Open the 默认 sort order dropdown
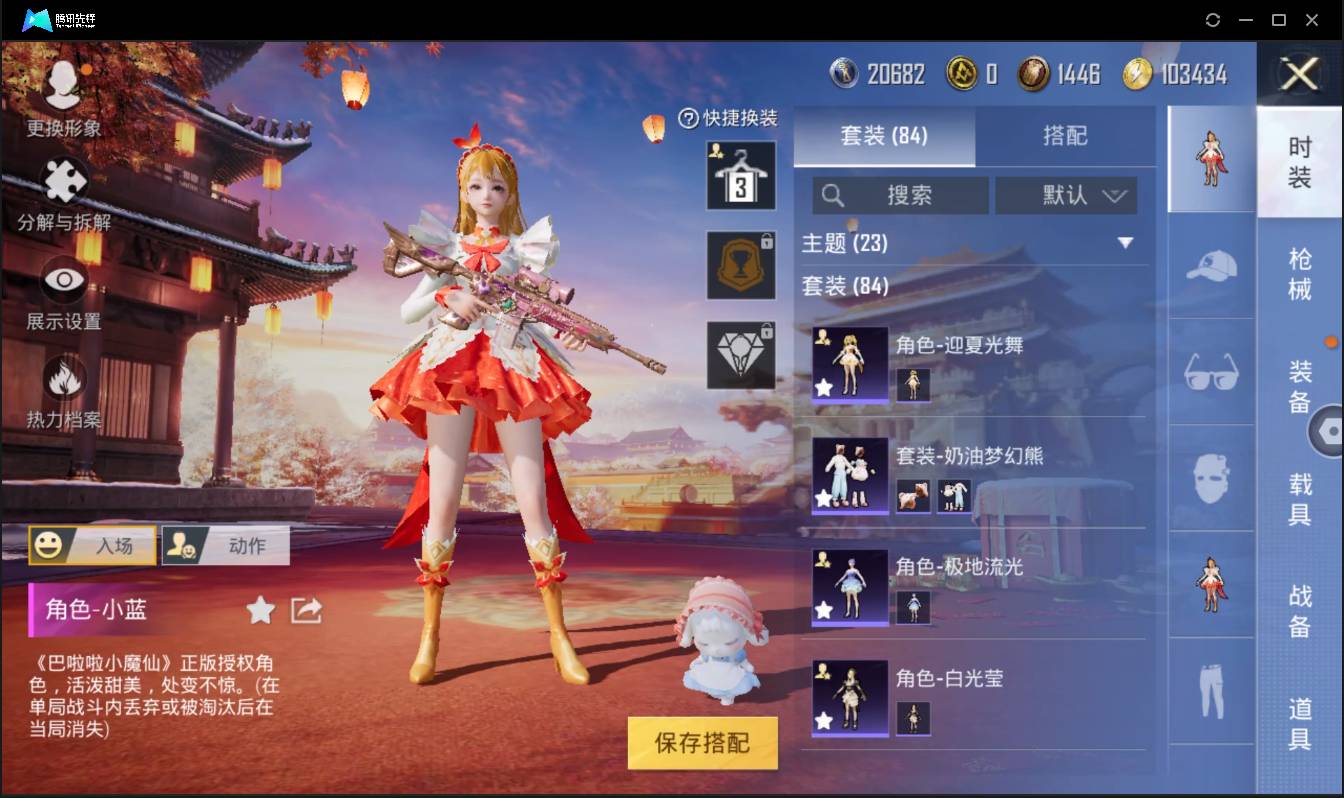The width and height of the screenshot is (1344, 798). [x=1067, y=195]
